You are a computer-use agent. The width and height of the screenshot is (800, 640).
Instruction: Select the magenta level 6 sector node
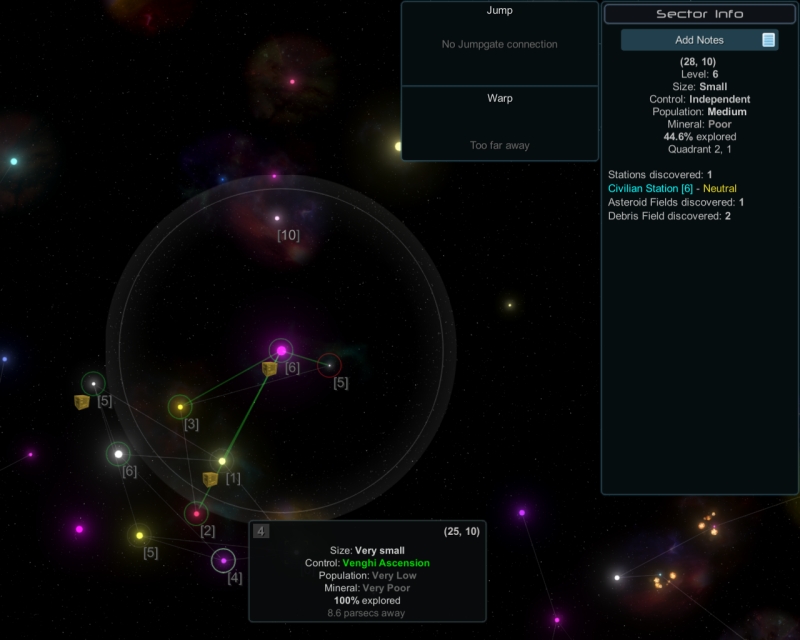282,350
